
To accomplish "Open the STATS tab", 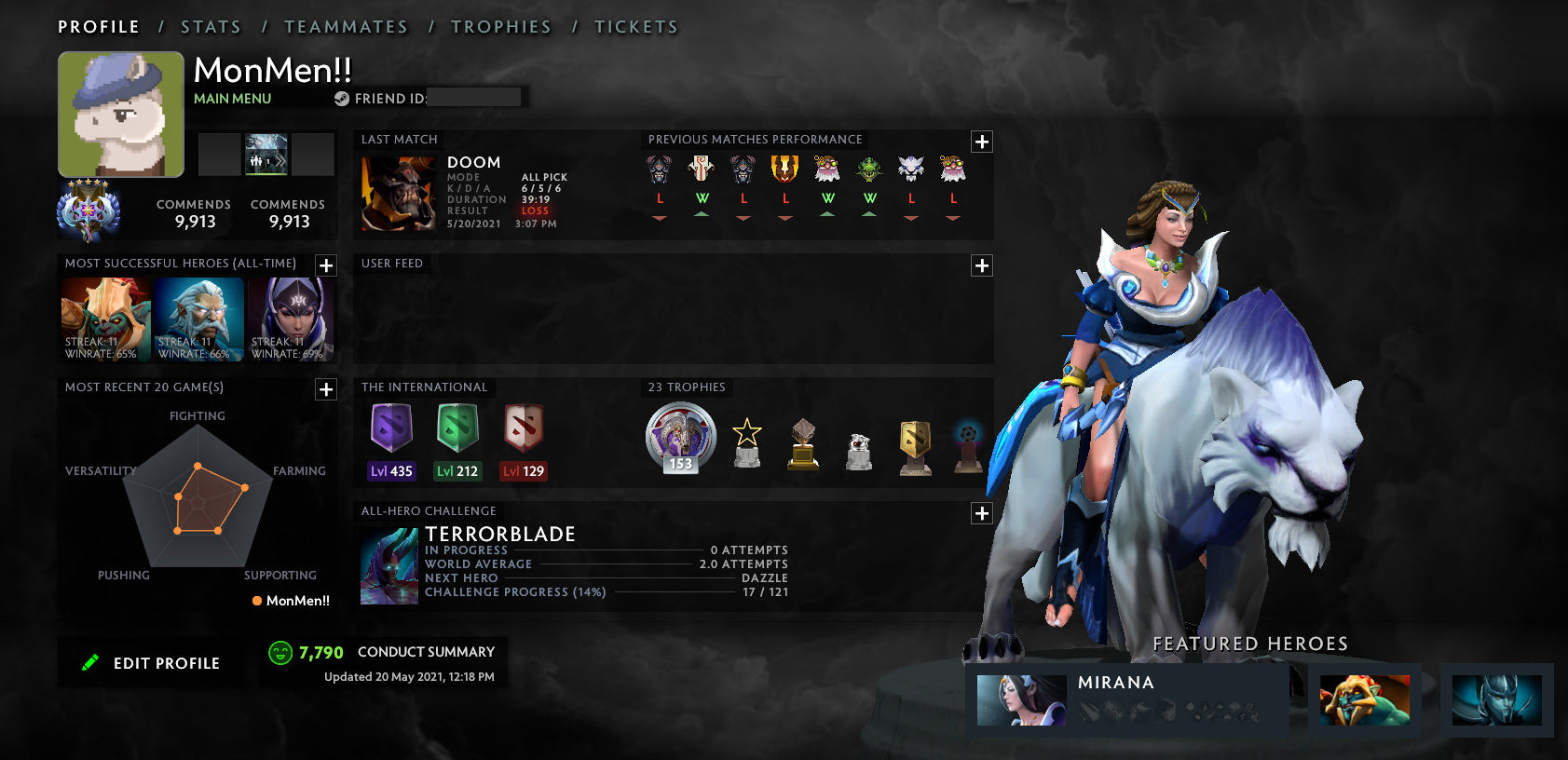I will coord(211,26).
